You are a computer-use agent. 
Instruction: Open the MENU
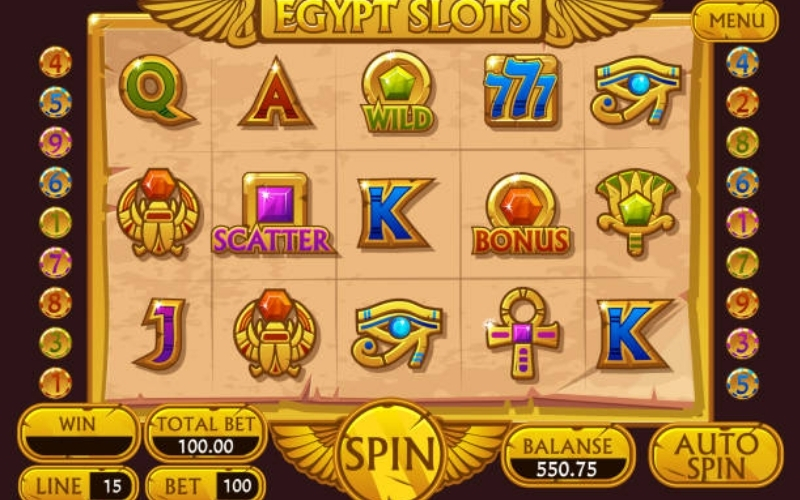(734, 20)
